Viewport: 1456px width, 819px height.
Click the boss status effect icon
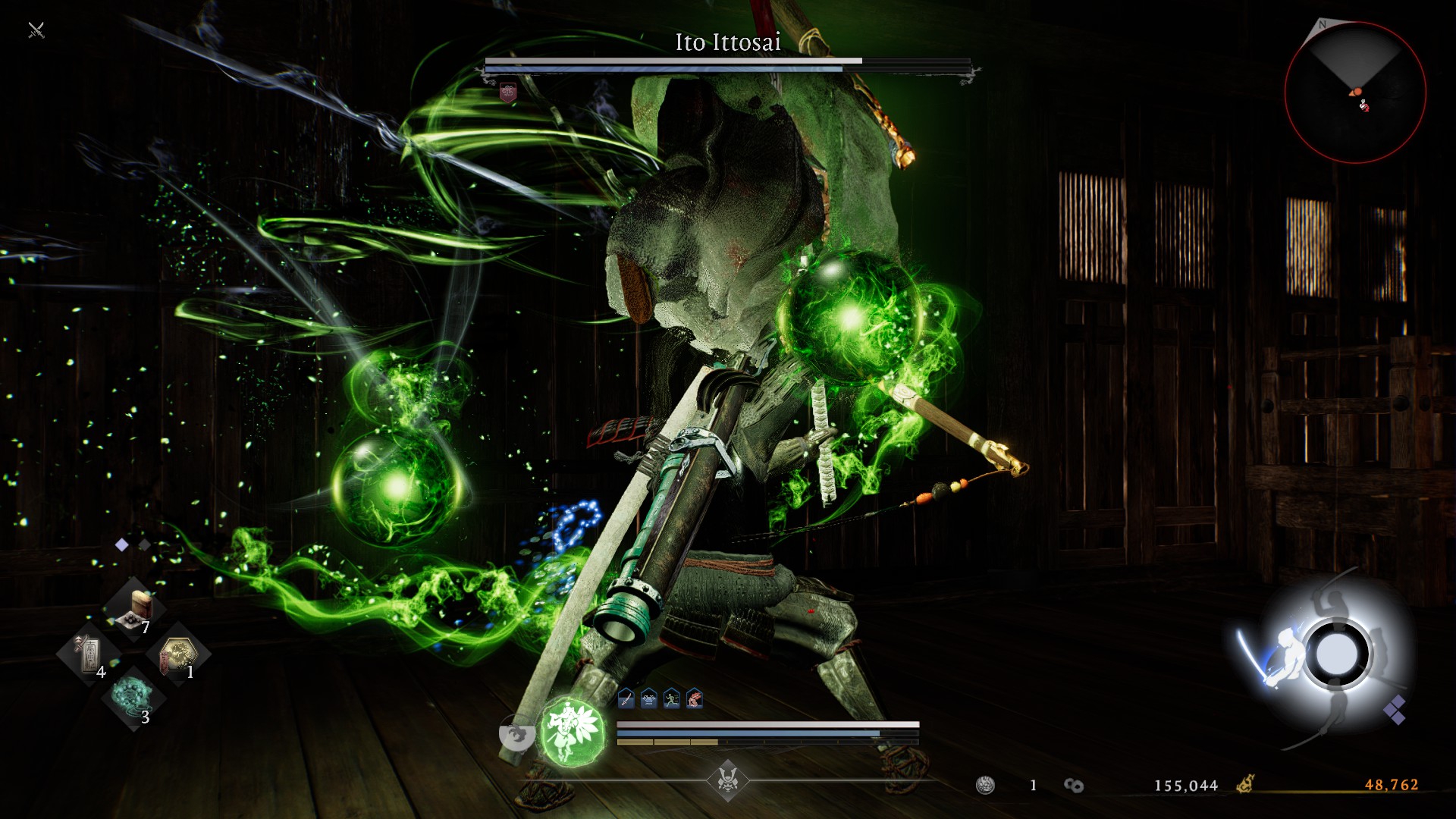[x=507, y=93]
